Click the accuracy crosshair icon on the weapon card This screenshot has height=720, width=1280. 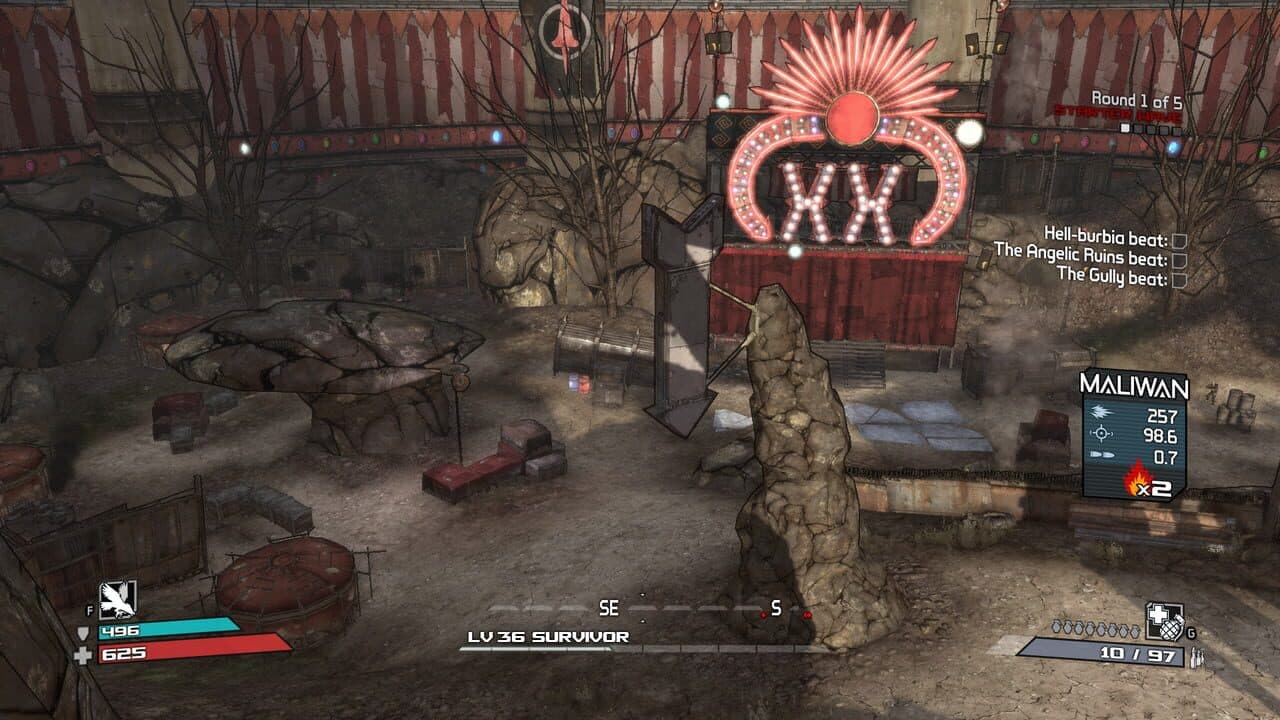[1100, 433]
